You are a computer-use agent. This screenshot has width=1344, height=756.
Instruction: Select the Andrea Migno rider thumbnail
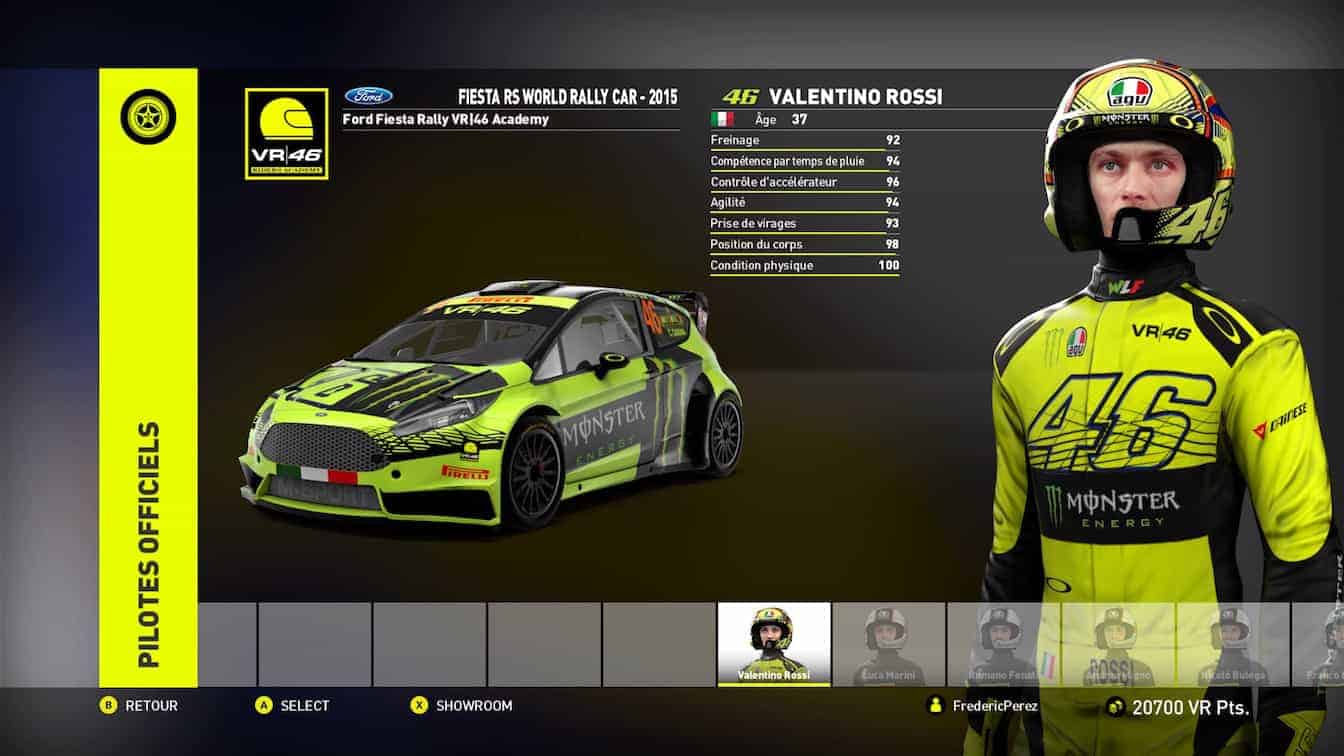(1118, 643)
